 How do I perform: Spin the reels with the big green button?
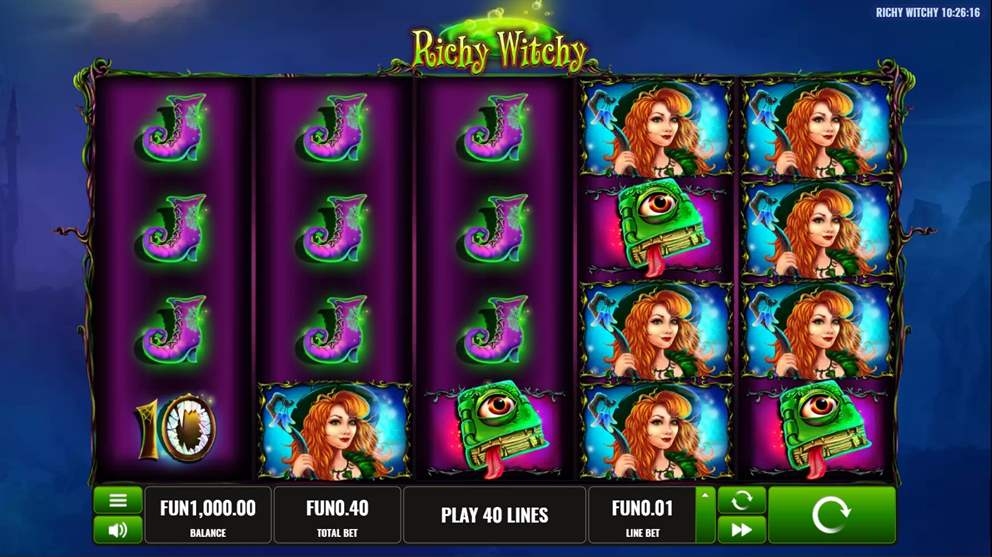[x=831, y=515]
